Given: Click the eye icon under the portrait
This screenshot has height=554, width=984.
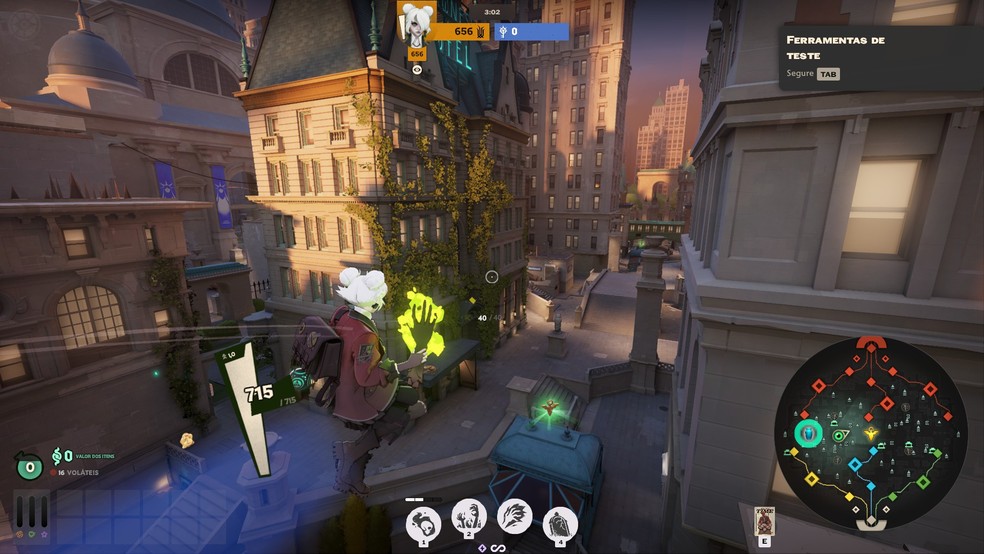Looking at the screenshot, I should pos(417,69).
